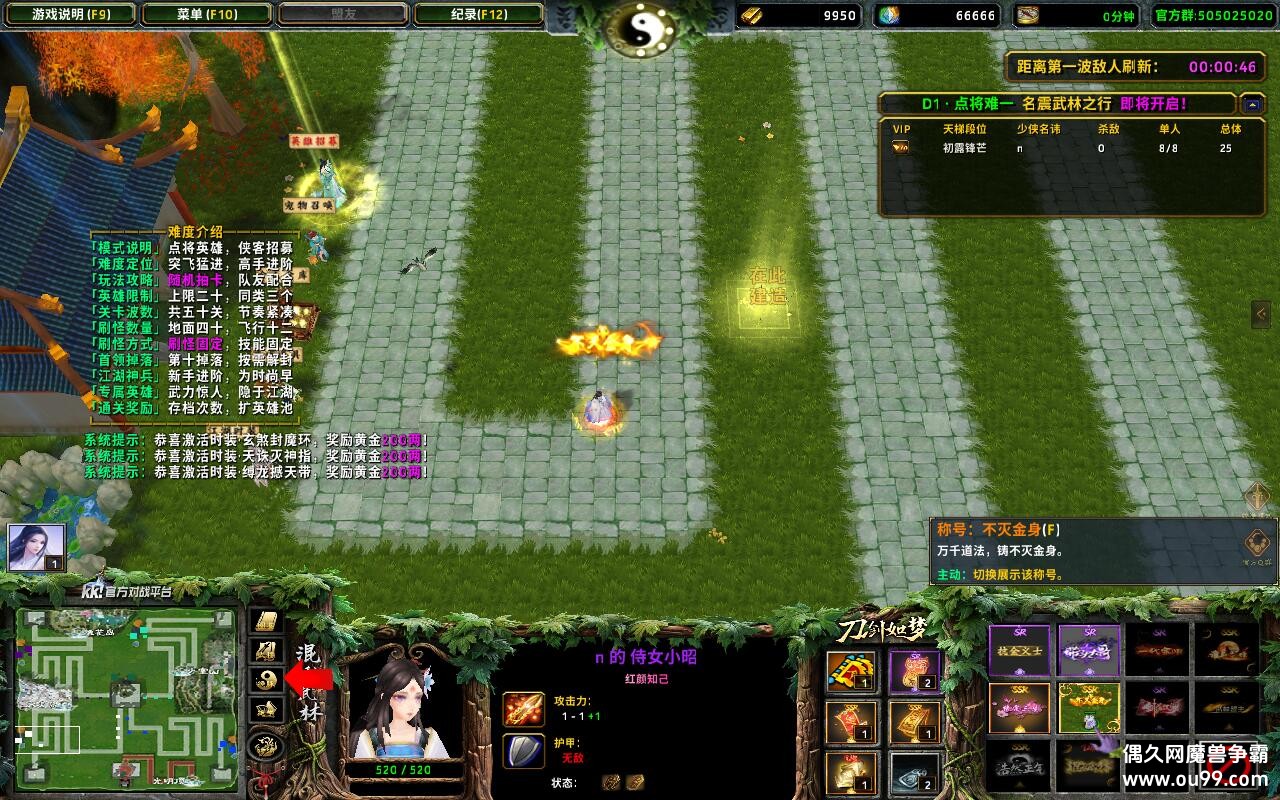This screenshot has height=800, width=1280.
Task: Open the 菜单 (F10) menu
Action: (x=207, y=14)
